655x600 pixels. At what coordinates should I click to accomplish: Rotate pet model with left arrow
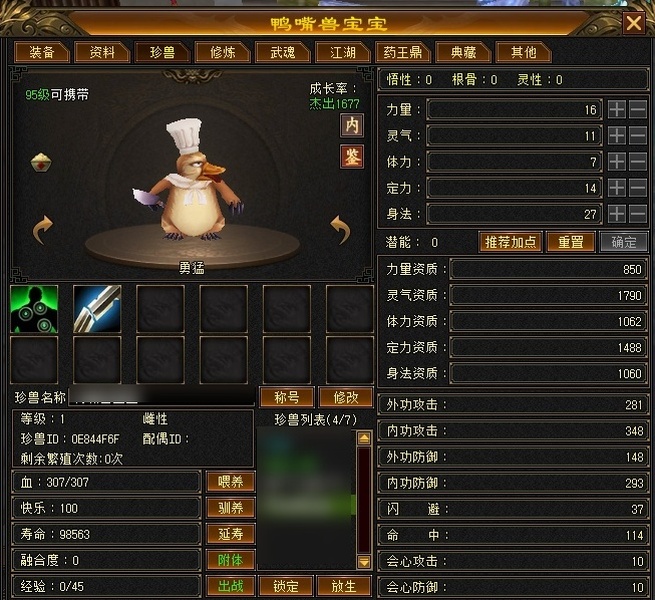[42, 230]
